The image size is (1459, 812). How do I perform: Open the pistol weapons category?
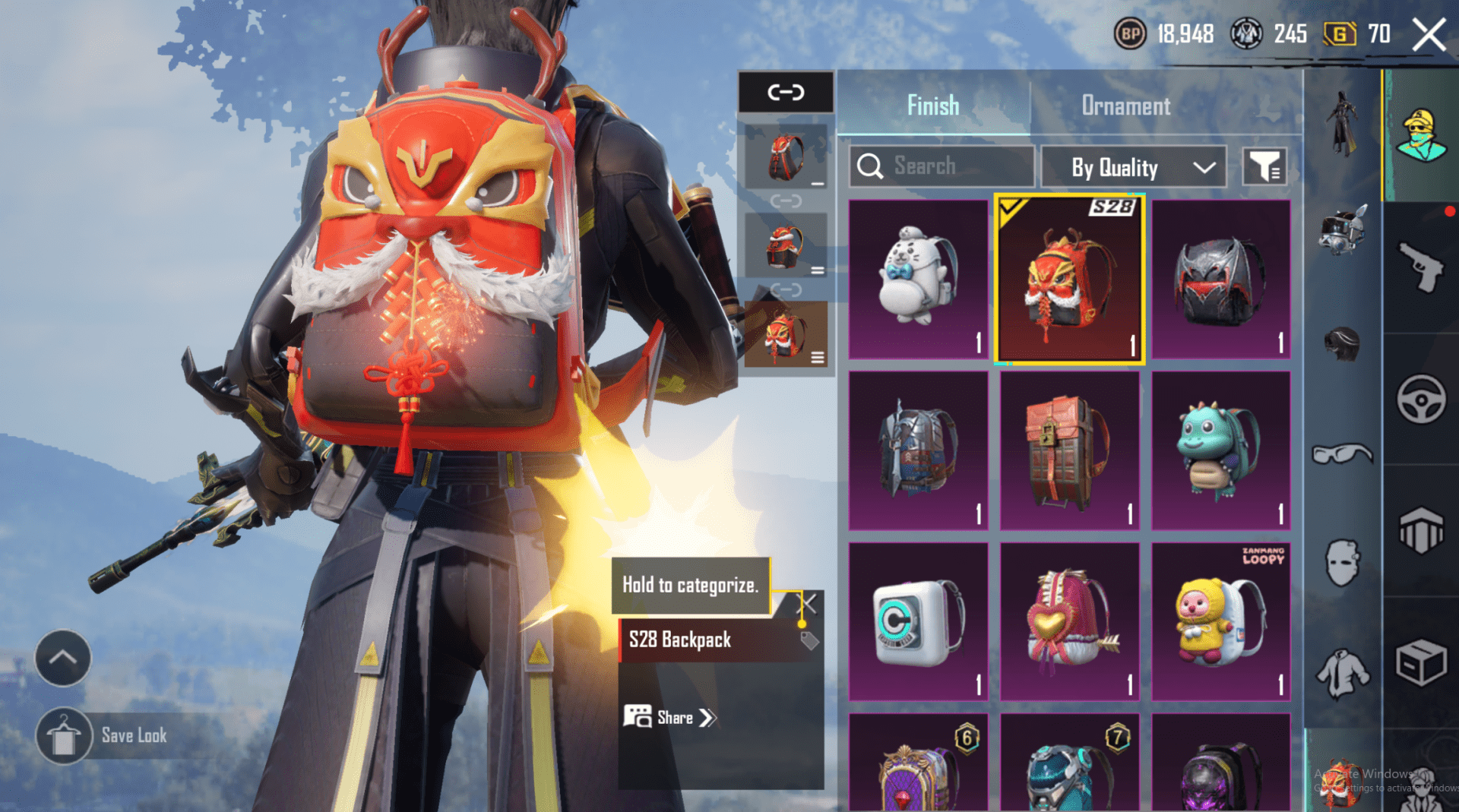(x=1420, y=267)
